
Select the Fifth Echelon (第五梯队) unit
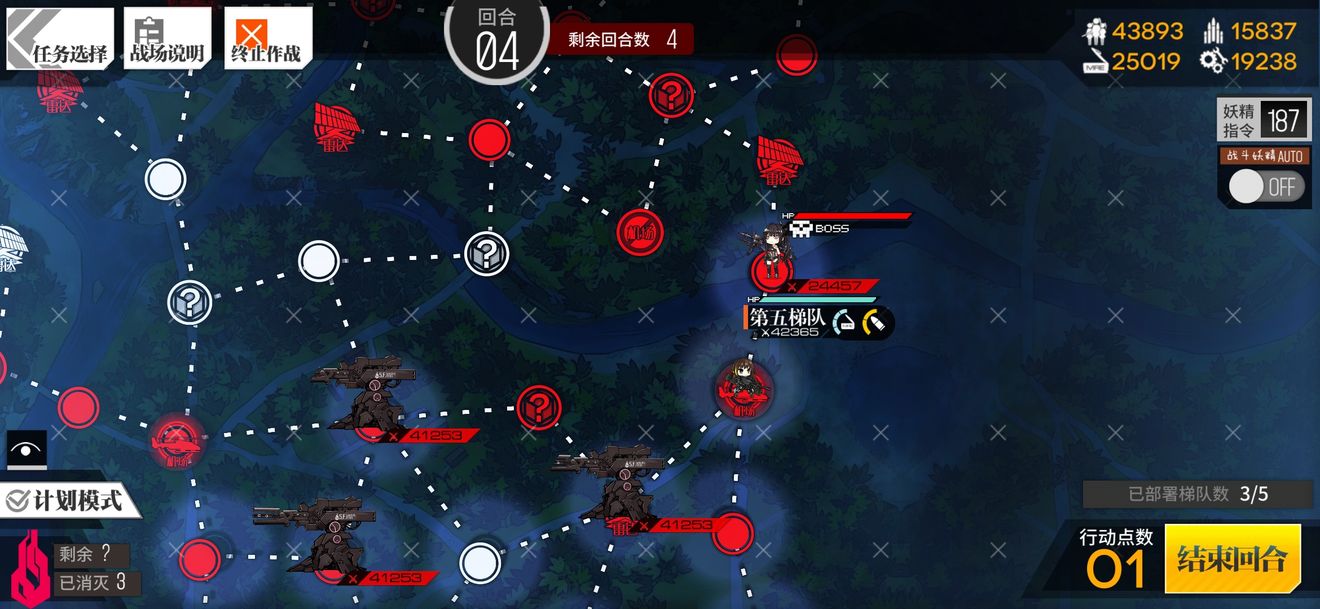741,381
